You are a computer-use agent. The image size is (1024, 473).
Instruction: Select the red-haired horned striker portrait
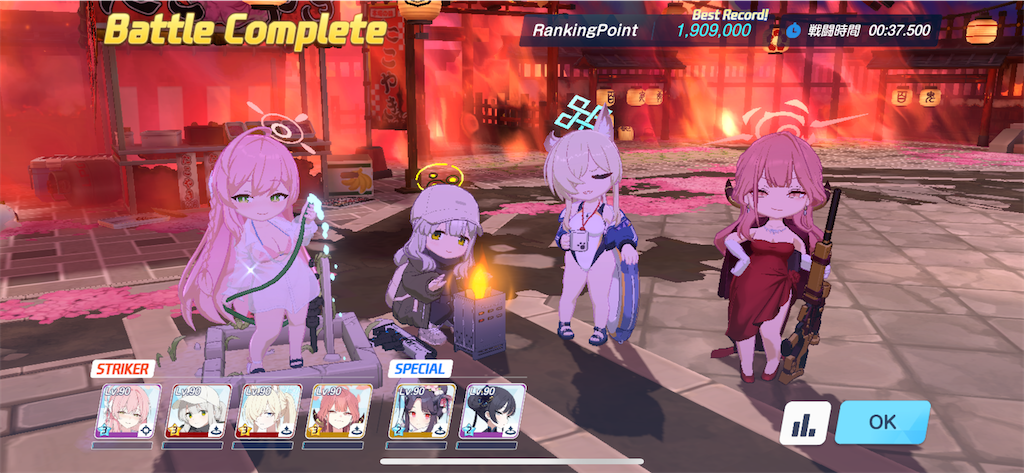coord(341,412)
